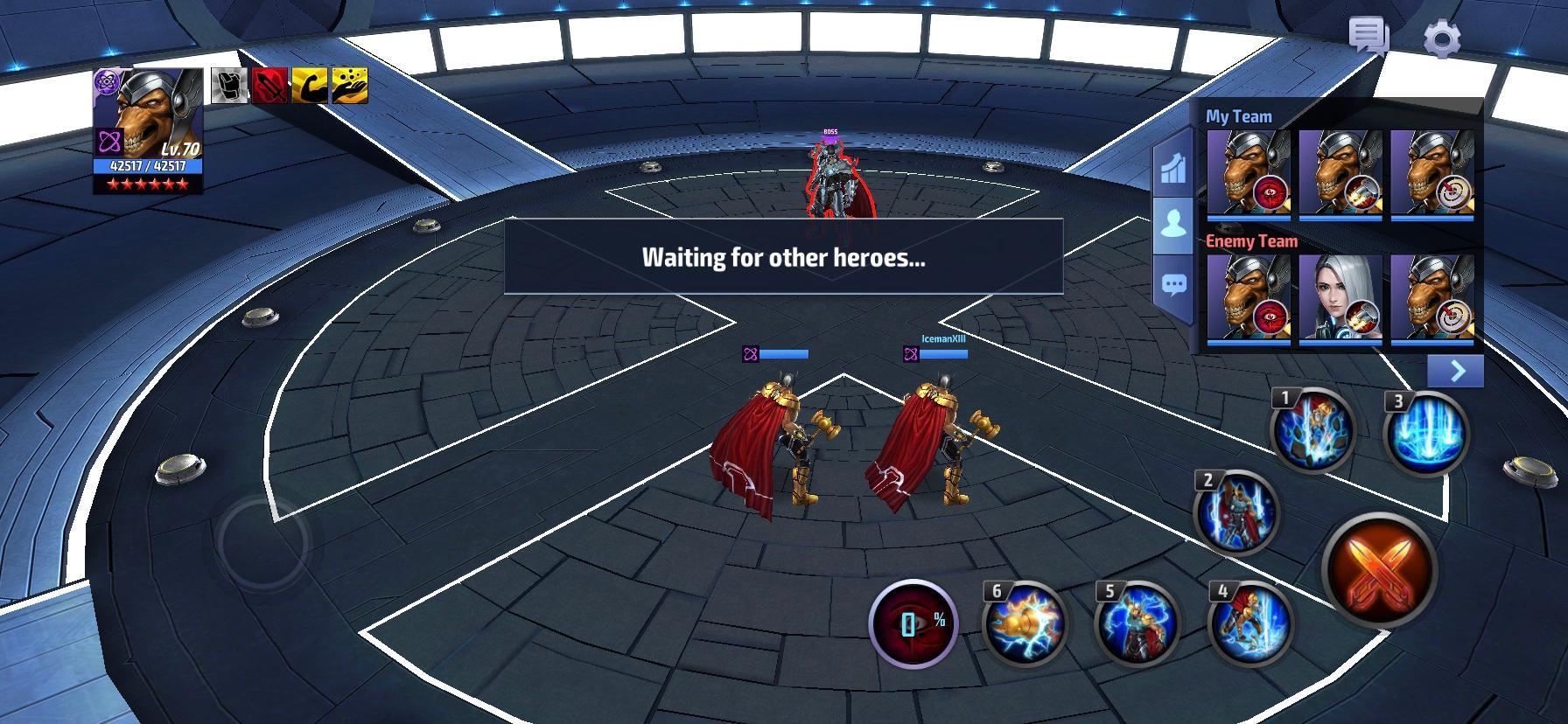1568x724 pixels.
Task: Collapse the team panel with blue chevron
Action: [1456, 371]
